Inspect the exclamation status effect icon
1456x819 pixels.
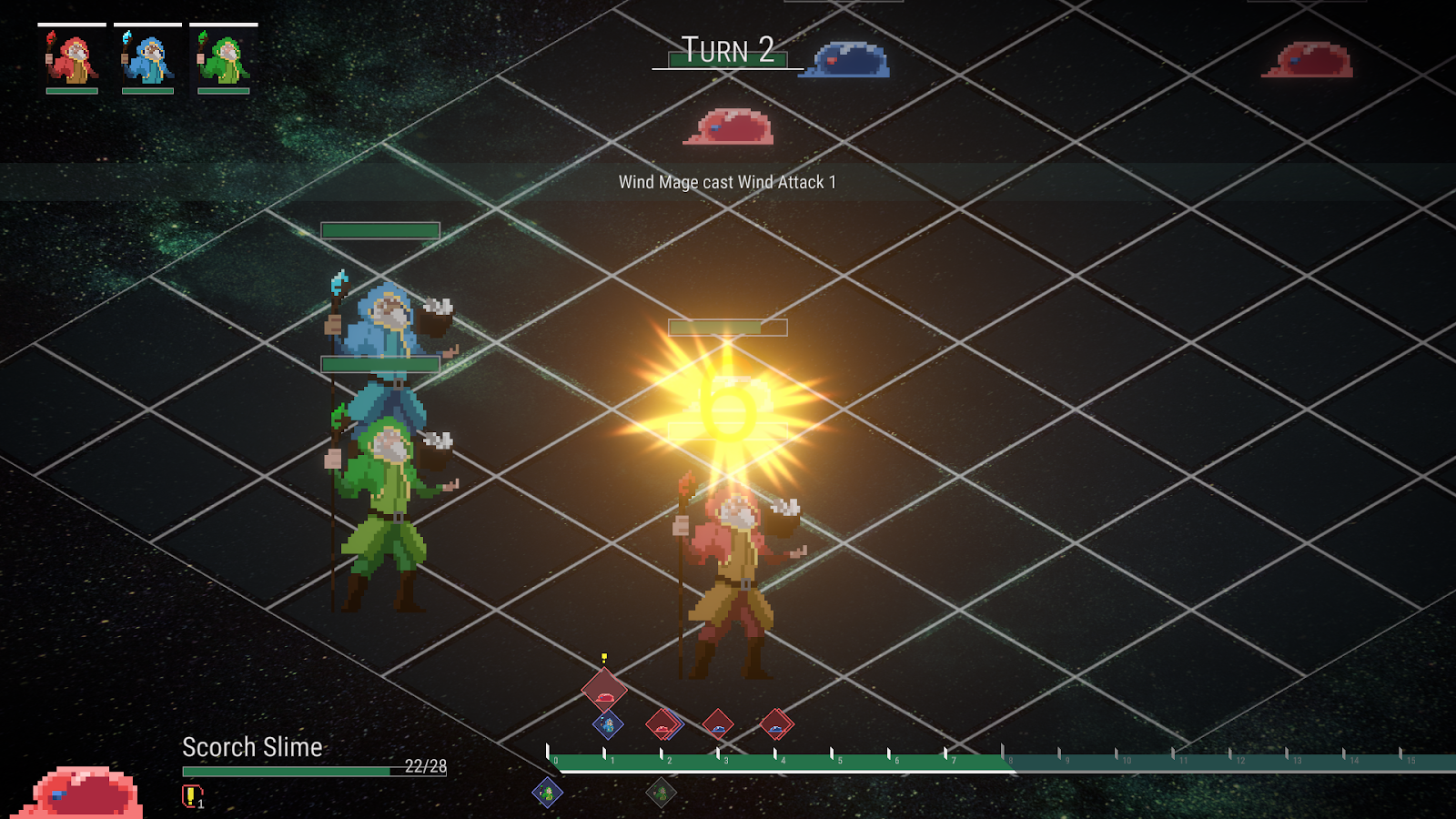(190, 796)
